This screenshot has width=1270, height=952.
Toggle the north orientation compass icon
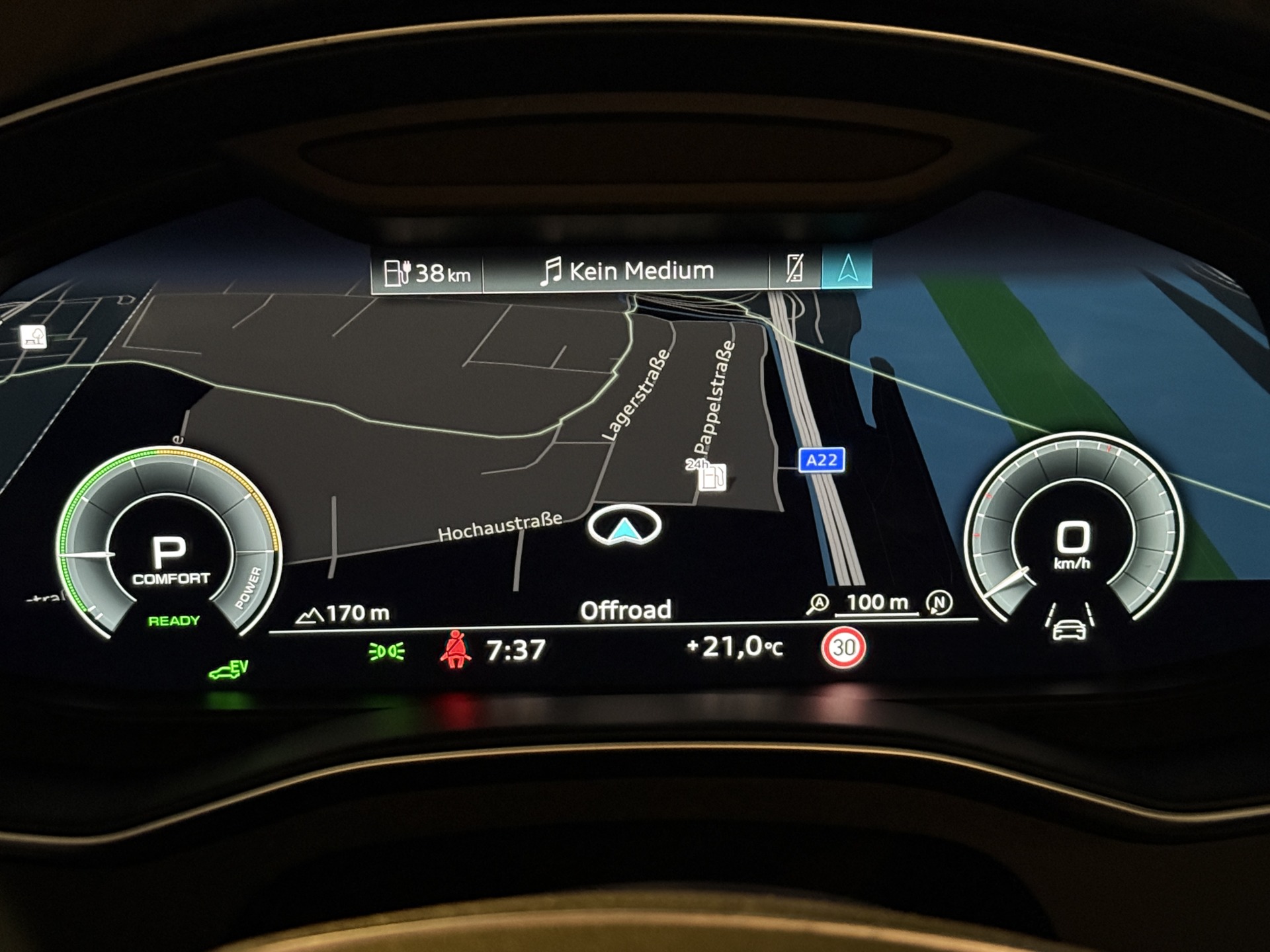tap(939, 602)
